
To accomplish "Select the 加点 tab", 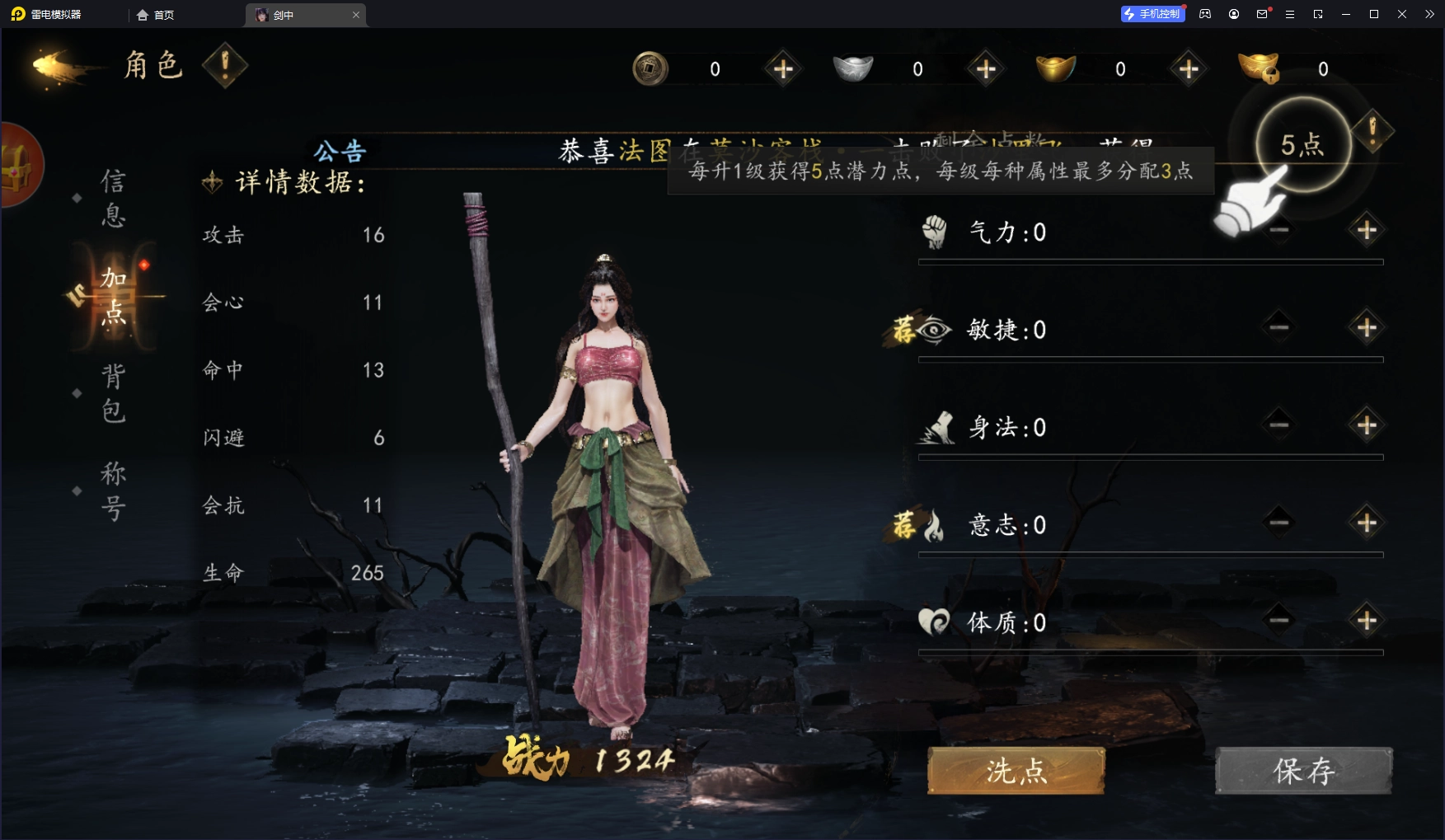I will pos(114,296).
